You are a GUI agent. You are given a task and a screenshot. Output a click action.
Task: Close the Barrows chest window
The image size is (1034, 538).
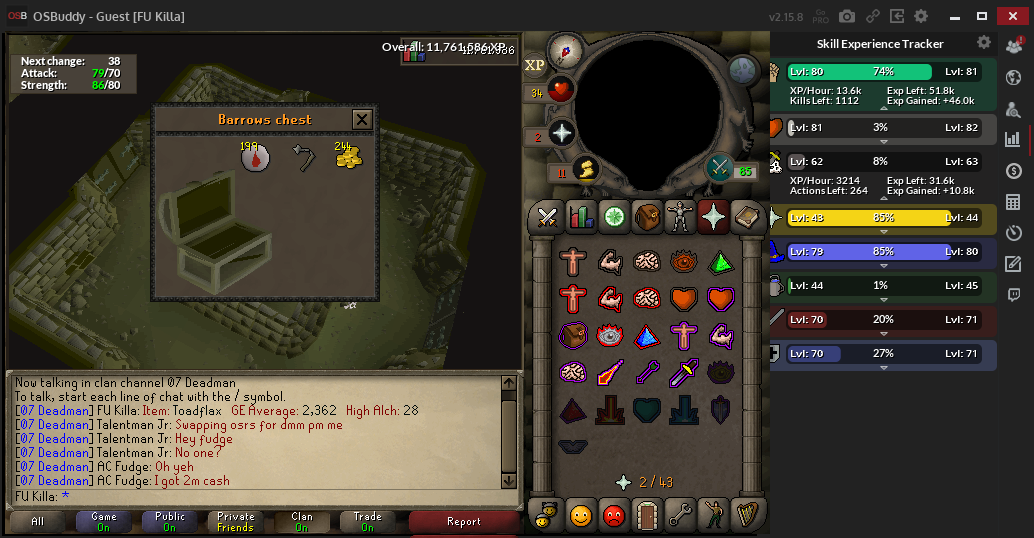coord(362,120)
